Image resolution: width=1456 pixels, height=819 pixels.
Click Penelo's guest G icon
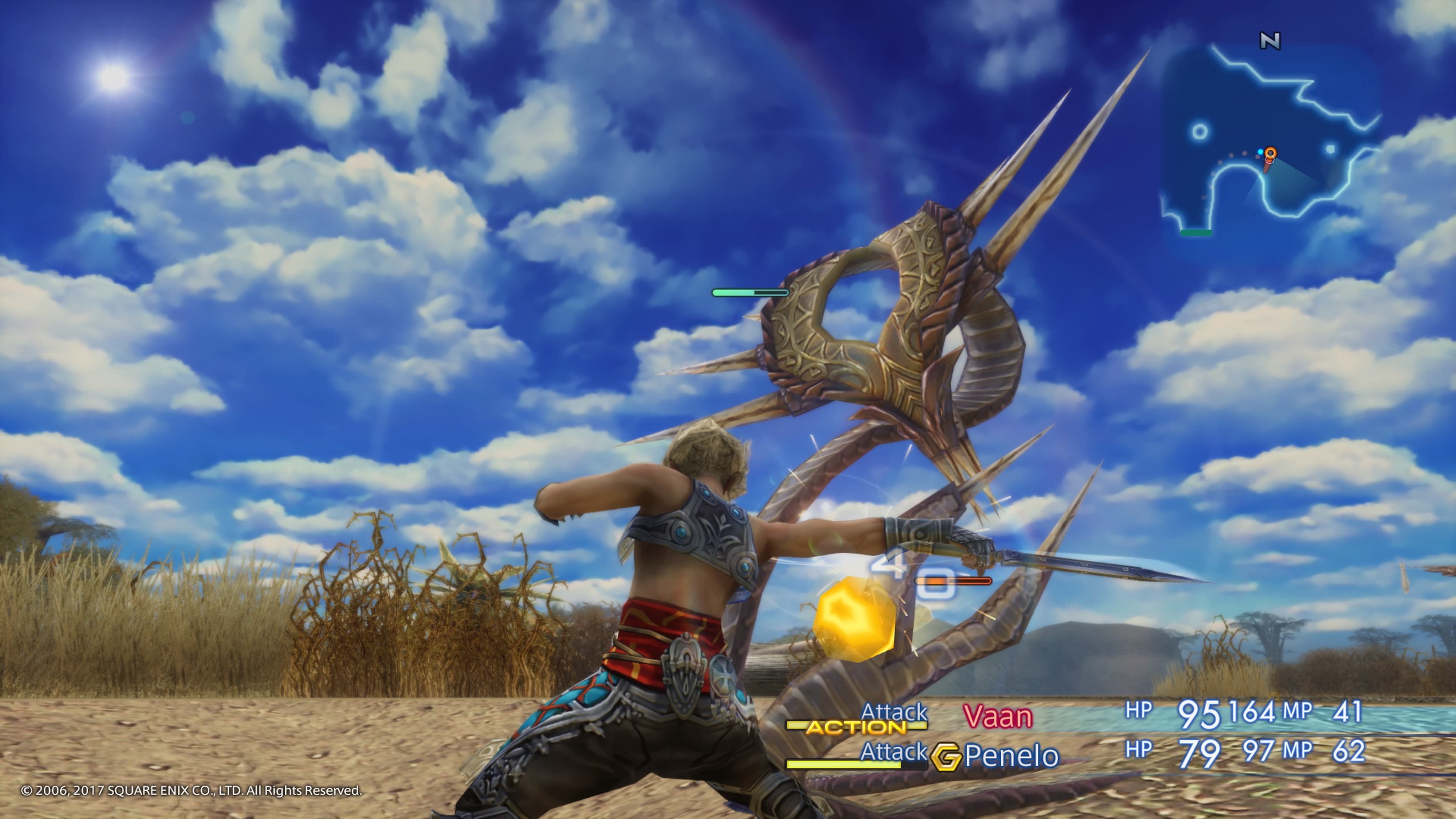coord(946,757)
